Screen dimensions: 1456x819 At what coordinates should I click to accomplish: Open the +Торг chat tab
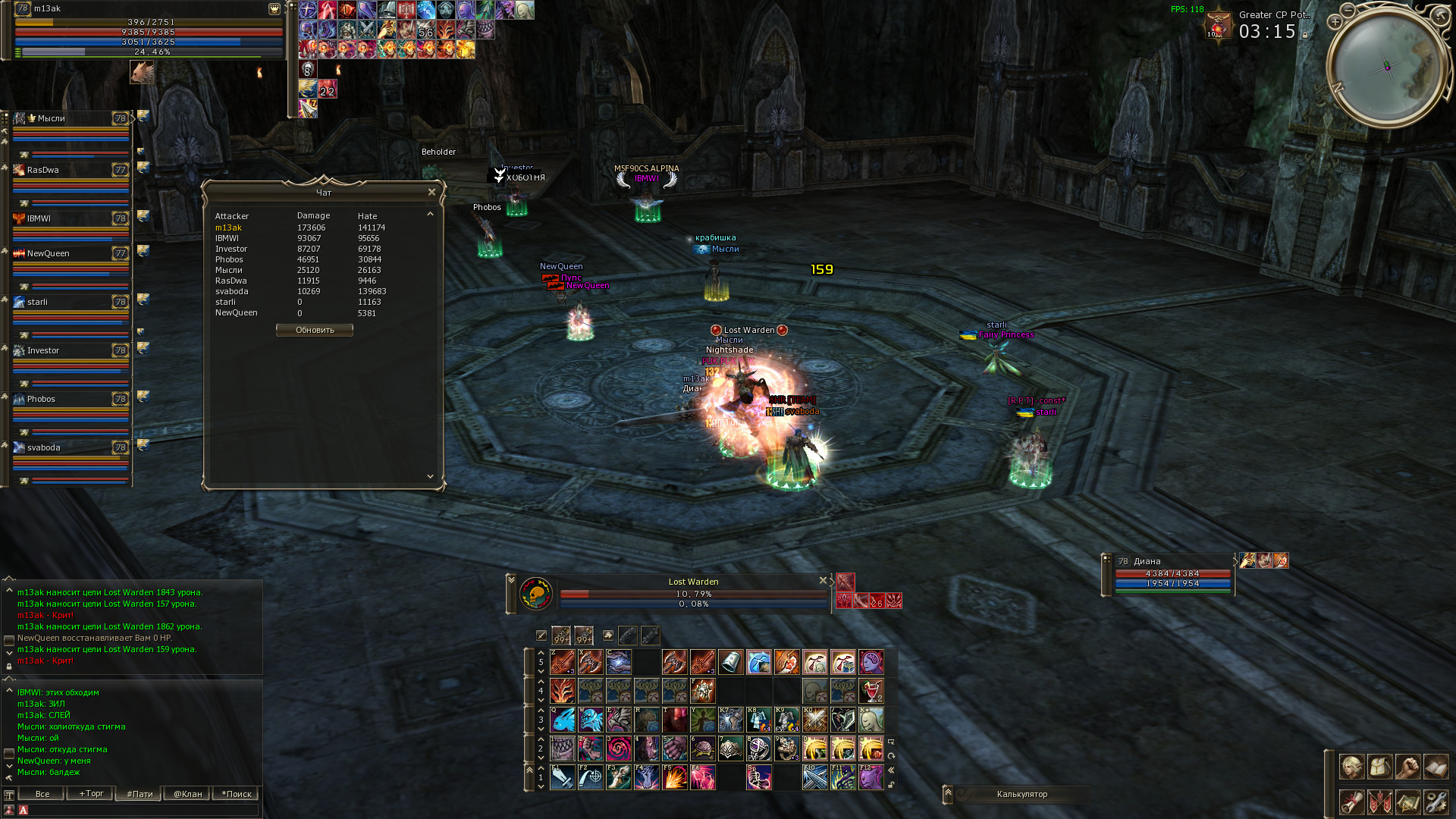(x=91, y=794)
